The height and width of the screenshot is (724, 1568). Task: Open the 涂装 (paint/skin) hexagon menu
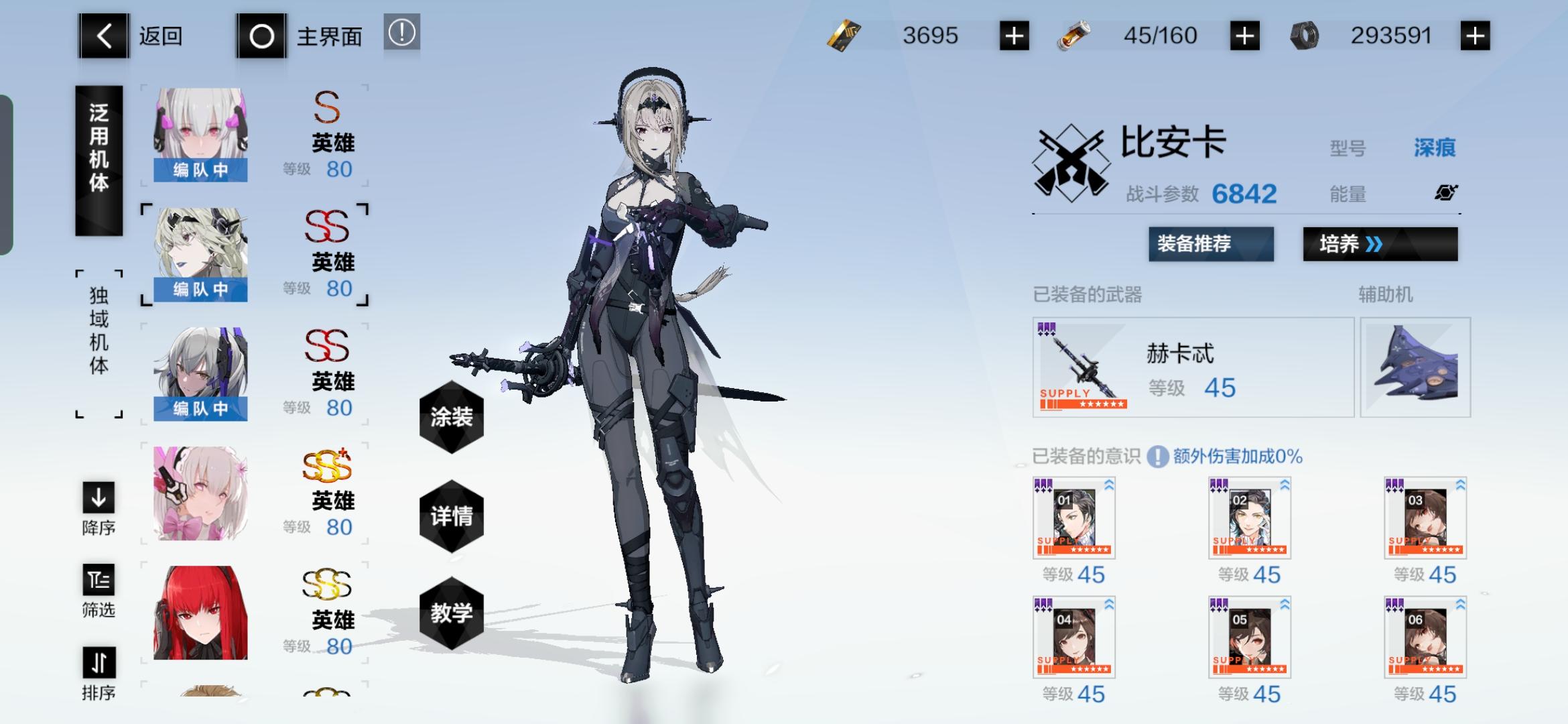tap(452, 418)
